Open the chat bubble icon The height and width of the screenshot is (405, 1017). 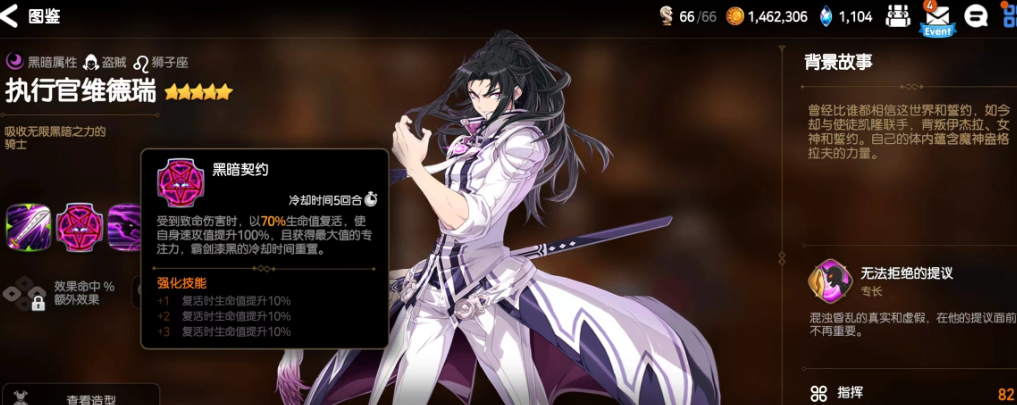[x=976, y=16]
